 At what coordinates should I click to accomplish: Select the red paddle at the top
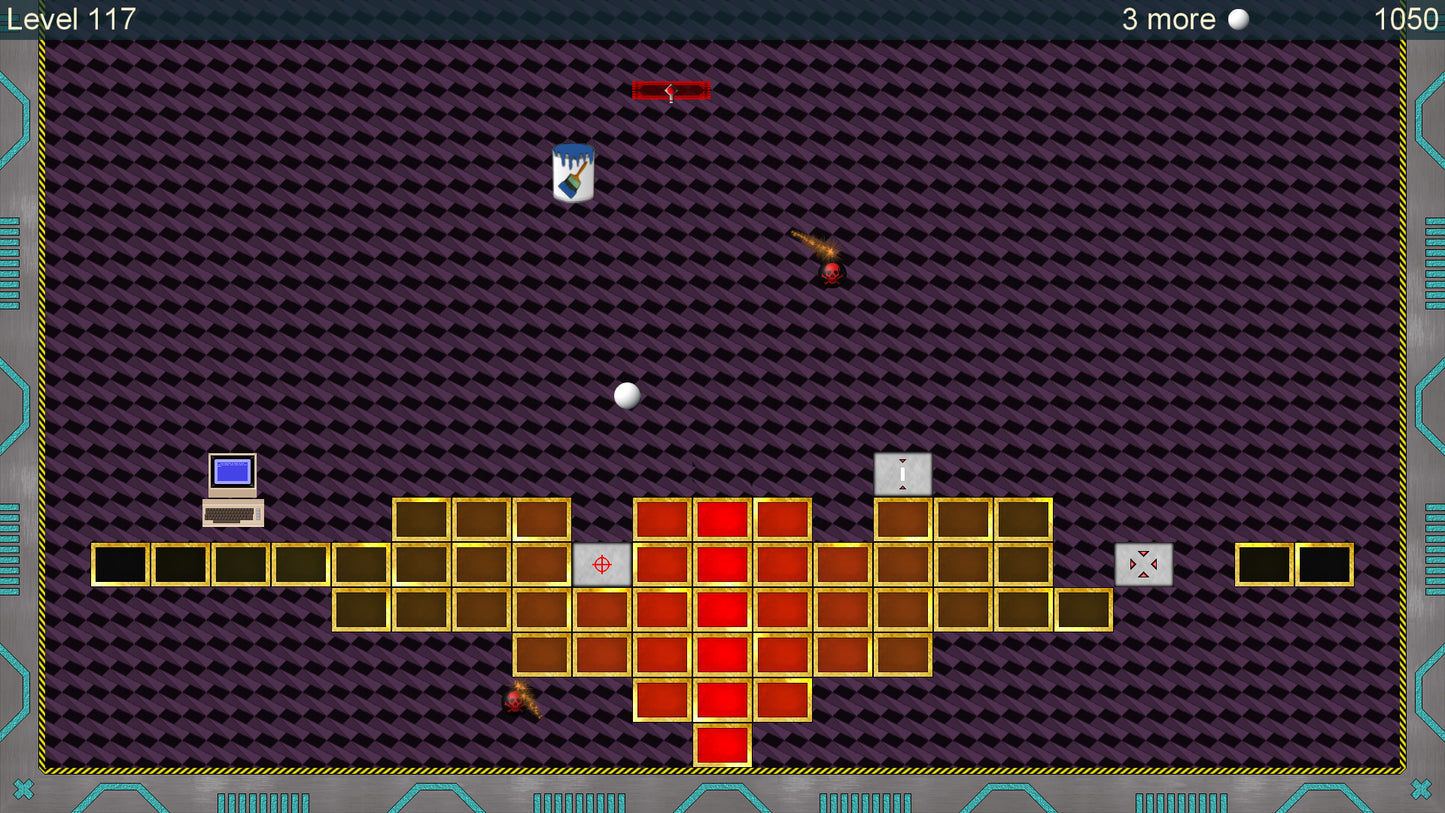point(670,91)
